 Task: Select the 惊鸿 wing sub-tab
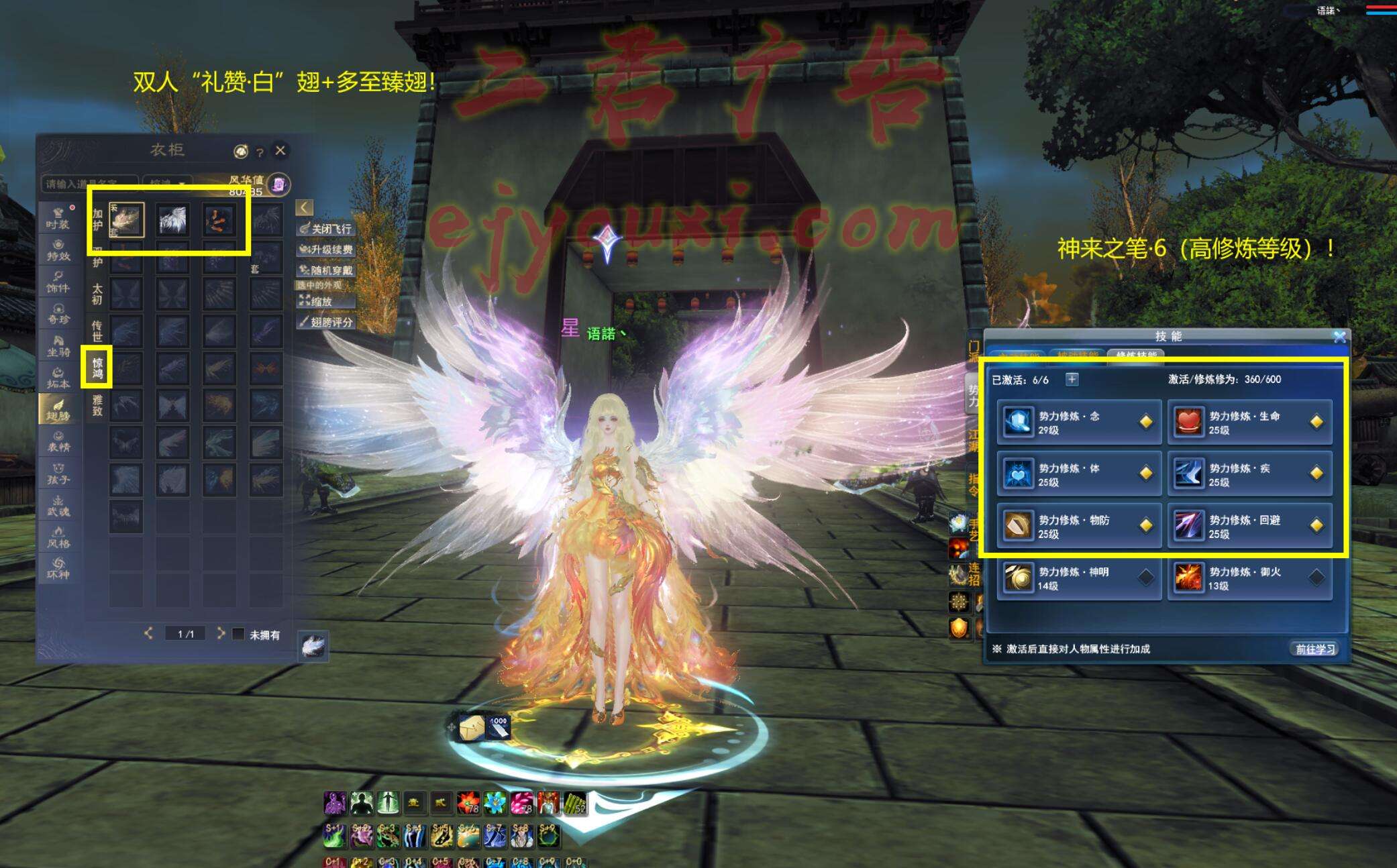click(97, 368)
